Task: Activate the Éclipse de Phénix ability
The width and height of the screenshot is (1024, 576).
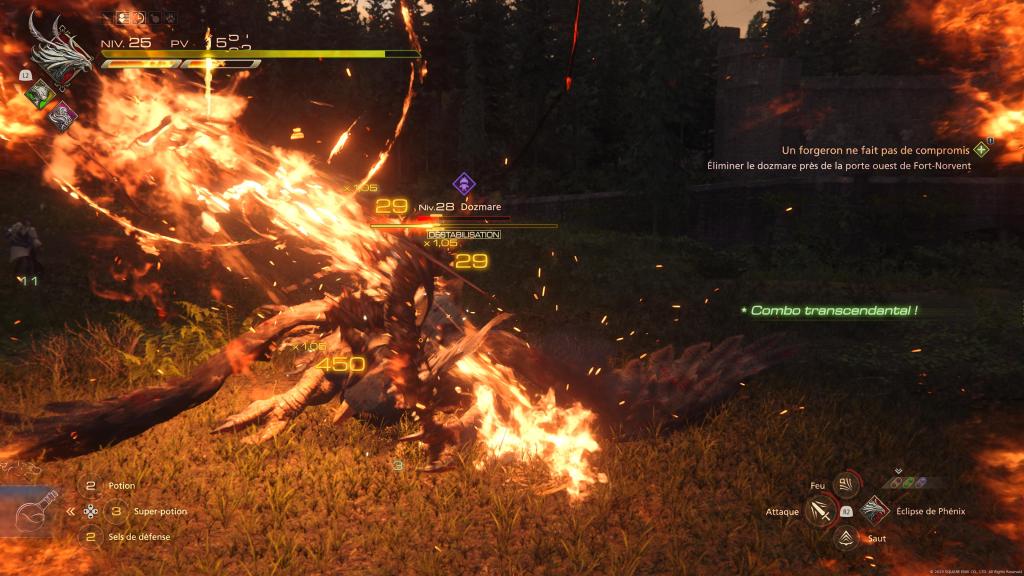Action: pos(874,511)
